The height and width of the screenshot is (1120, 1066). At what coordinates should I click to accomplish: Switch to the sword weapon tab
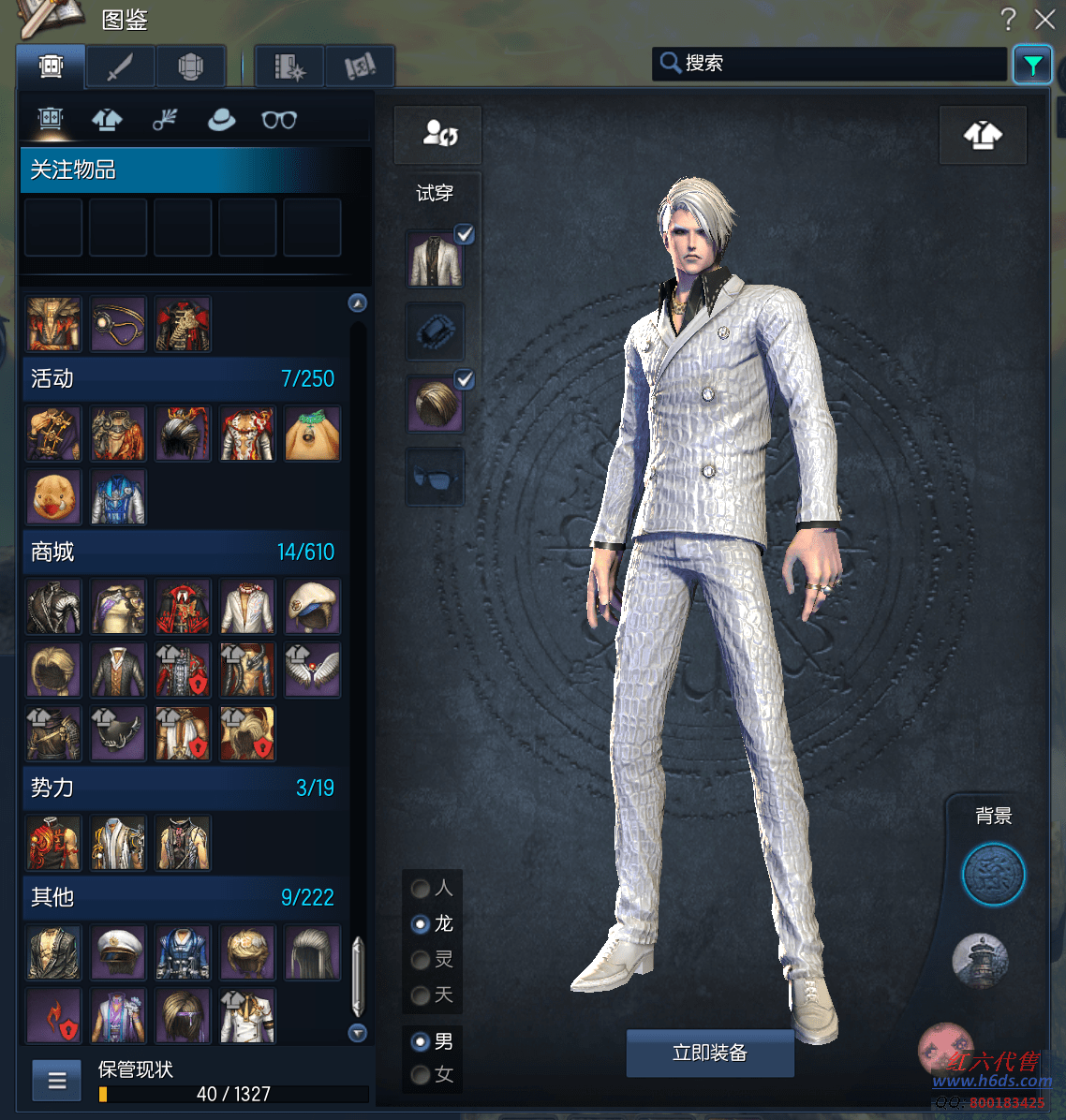click(x=121, y=67)
